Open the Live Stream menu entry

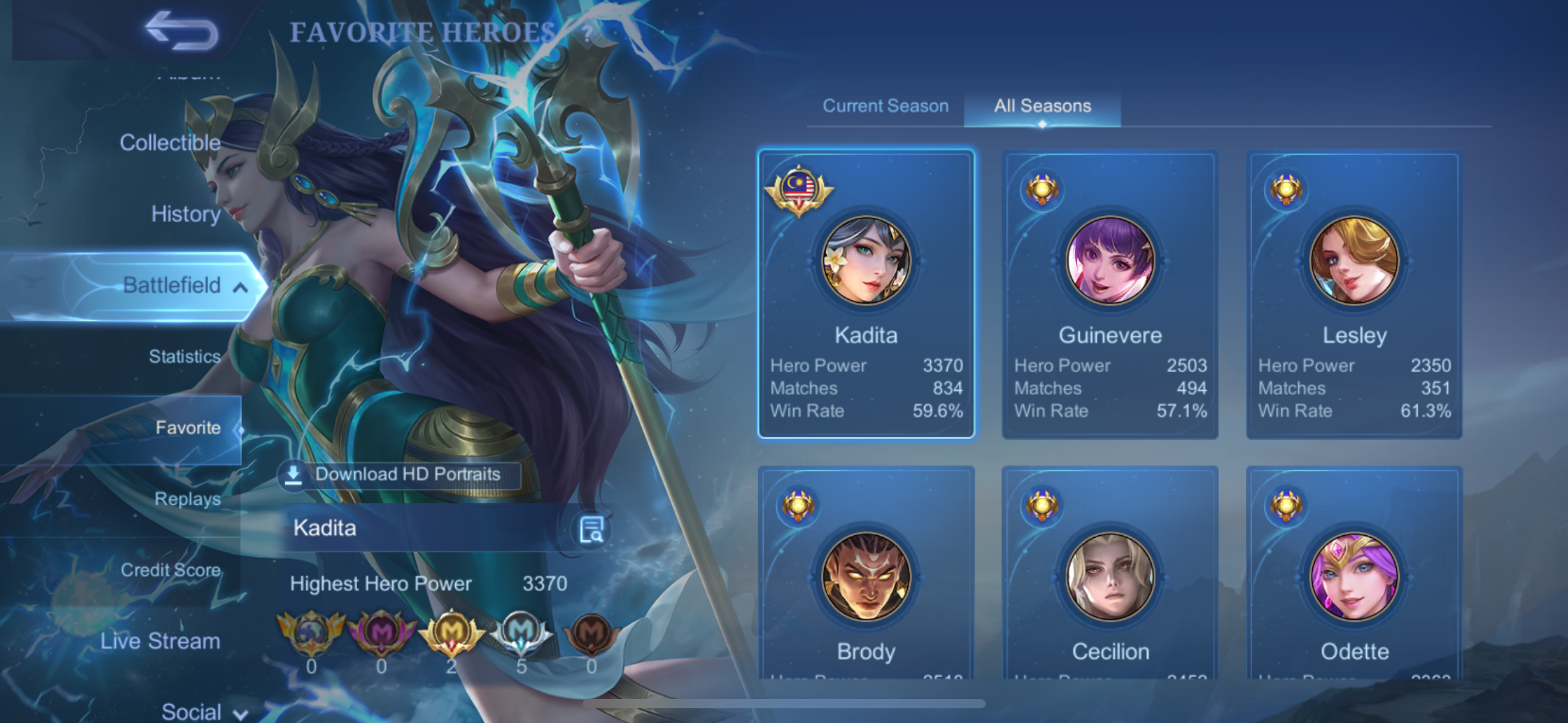click(160, 641)
